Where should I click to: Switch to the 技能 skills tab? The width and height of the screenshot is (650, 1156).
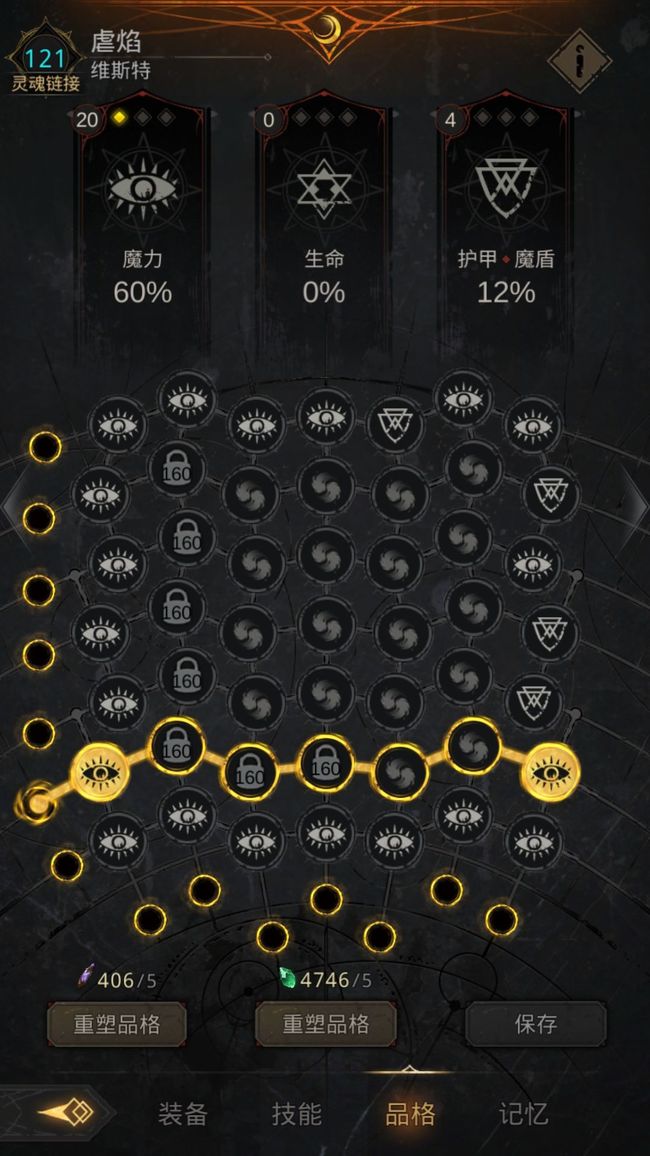coord(297,1114)
